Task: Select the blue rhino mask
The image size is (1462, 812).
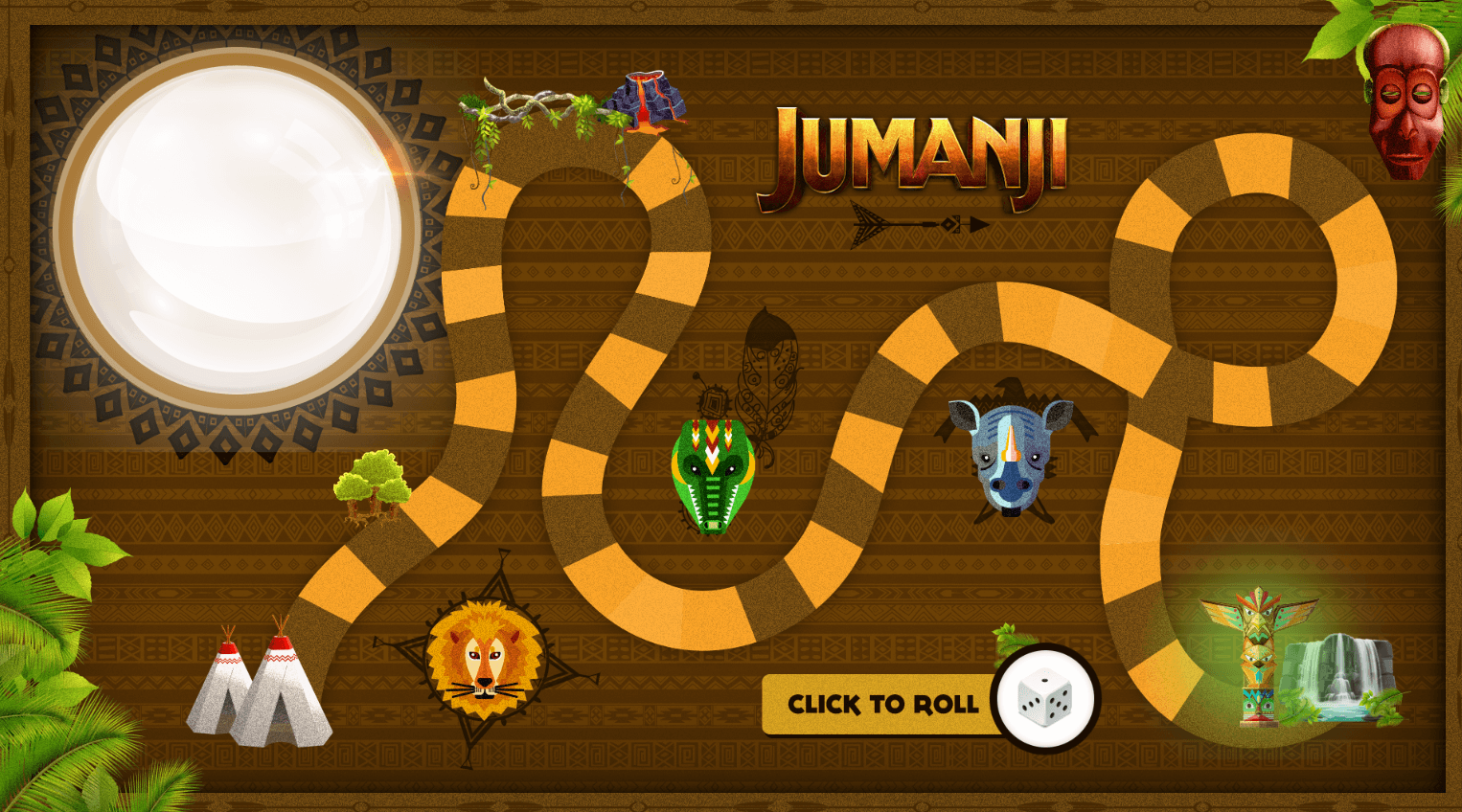Action: 1008,450
